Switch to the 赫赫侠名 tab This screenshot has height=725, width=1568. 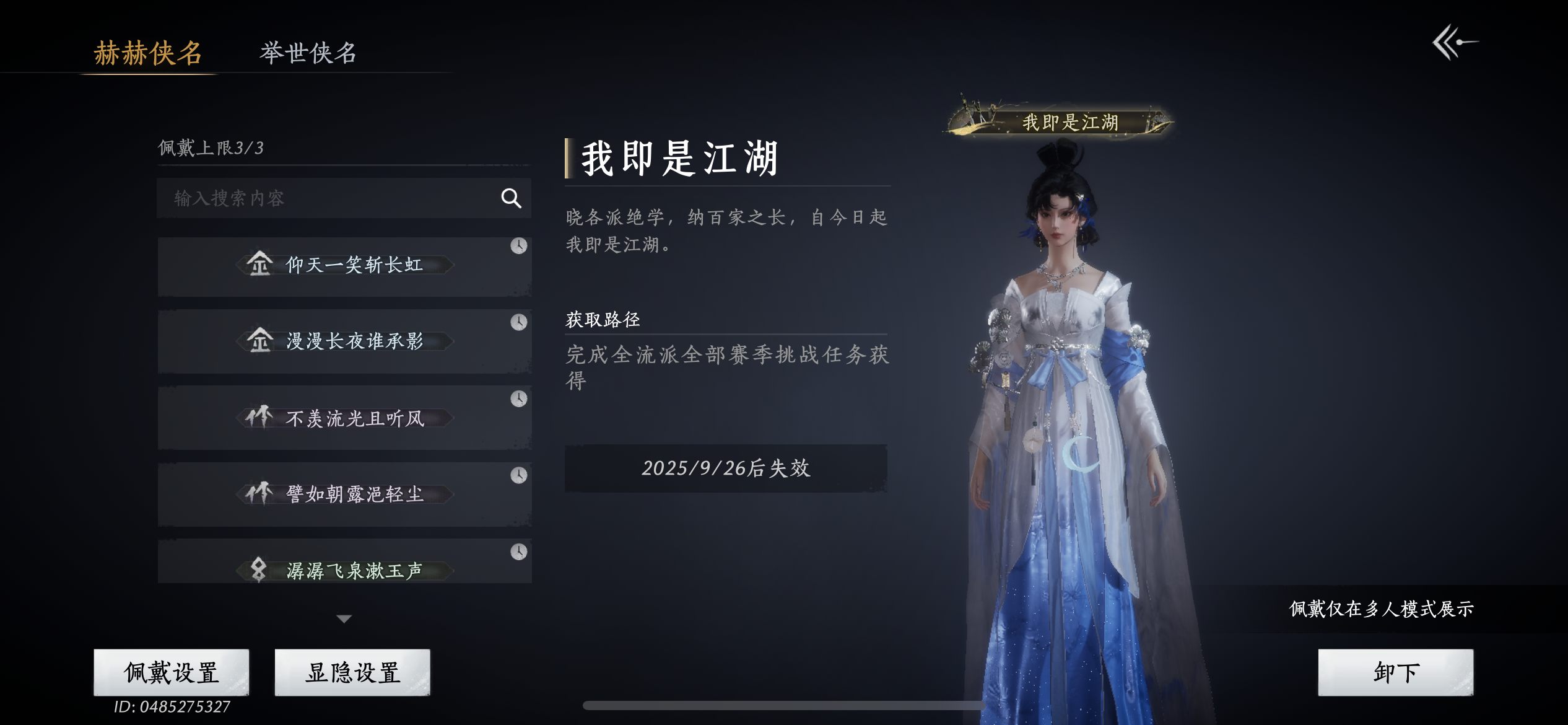pos(148,53)
